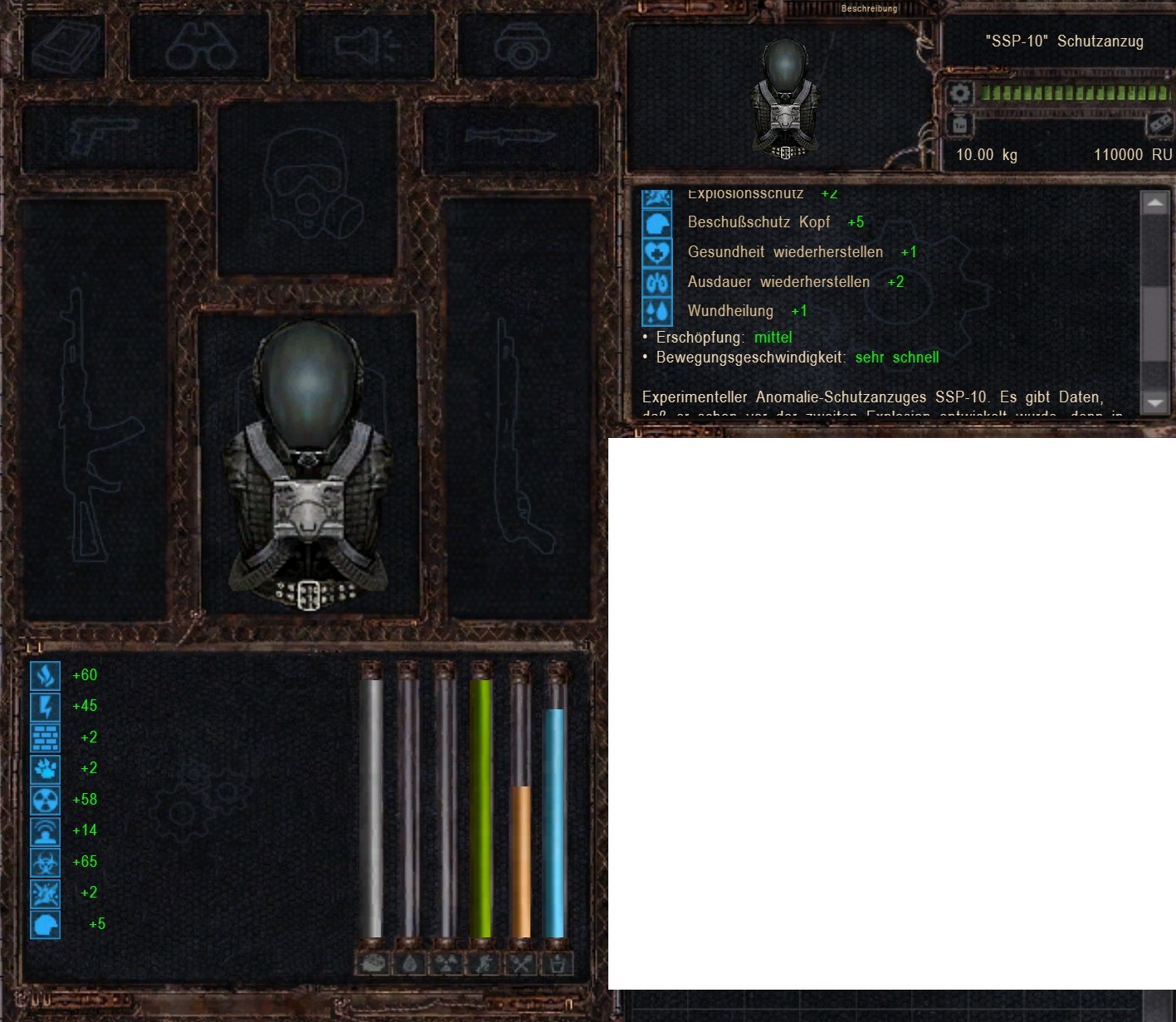Click the biohazard resistance icon showing +65
The width and height of the screenshot is (1176, 1022).
click(x=46, y=861)
